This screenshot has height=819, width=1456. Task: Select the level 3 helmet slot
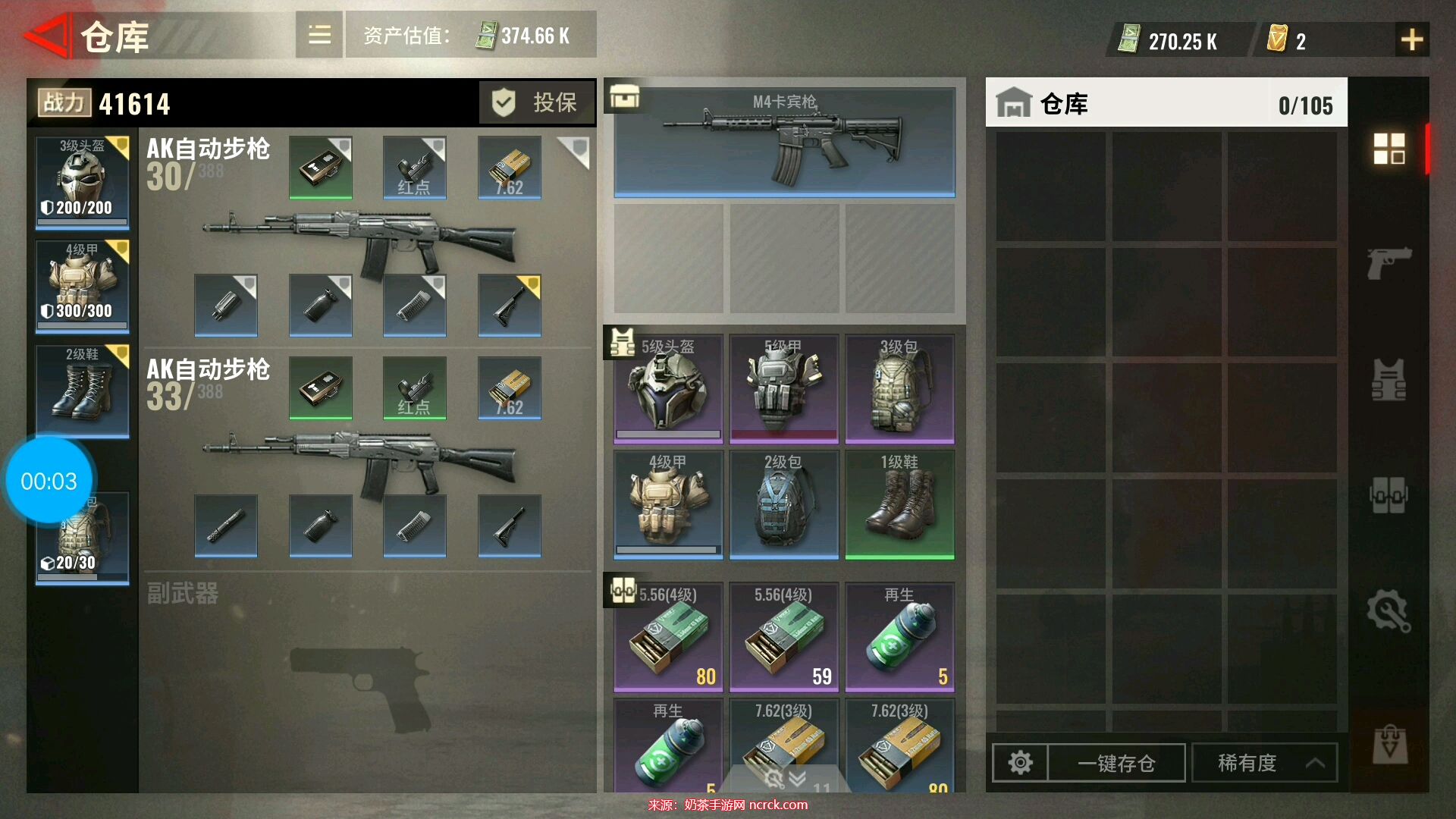tap(83, 181)
